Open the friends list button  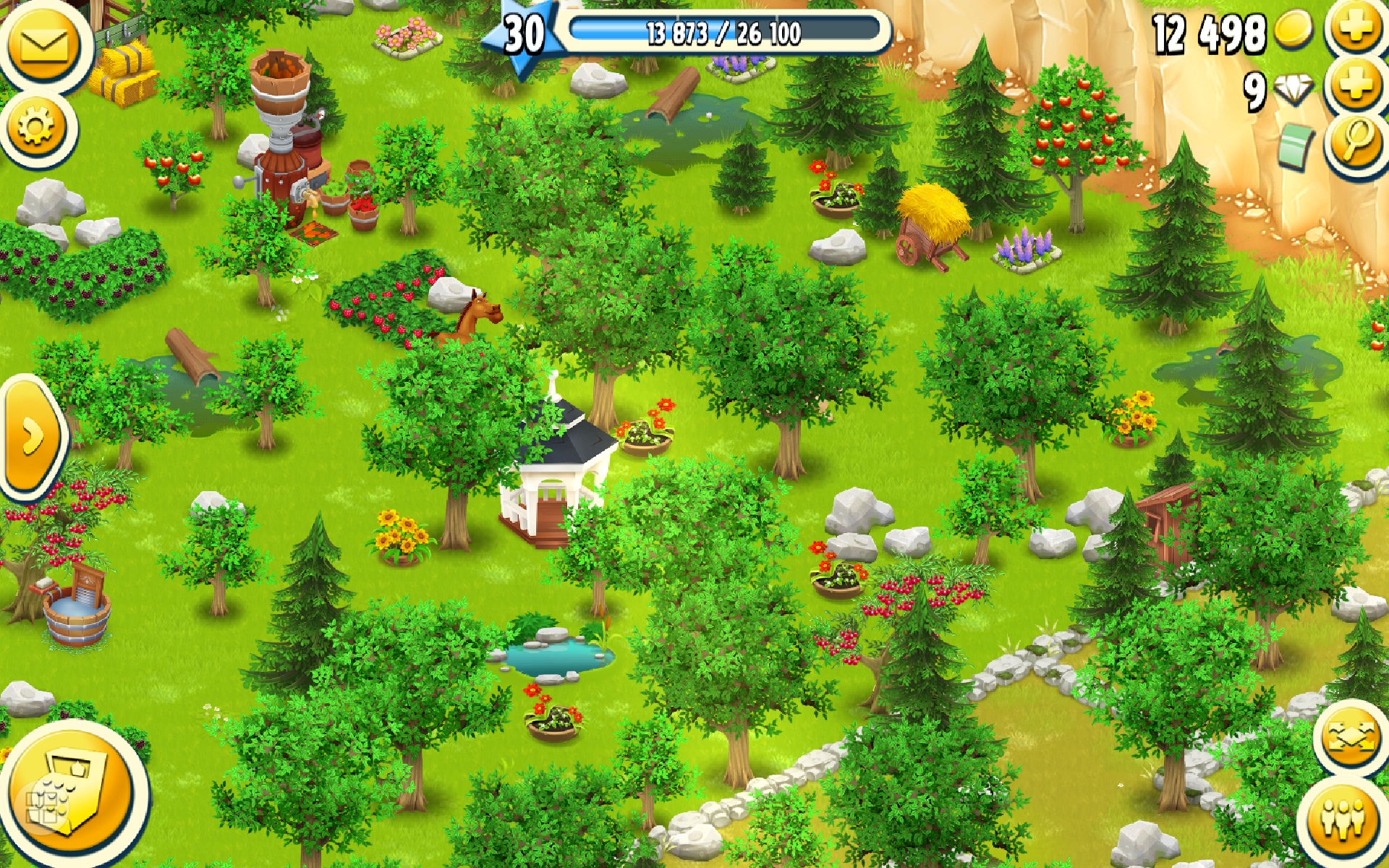click(1344, 817)
